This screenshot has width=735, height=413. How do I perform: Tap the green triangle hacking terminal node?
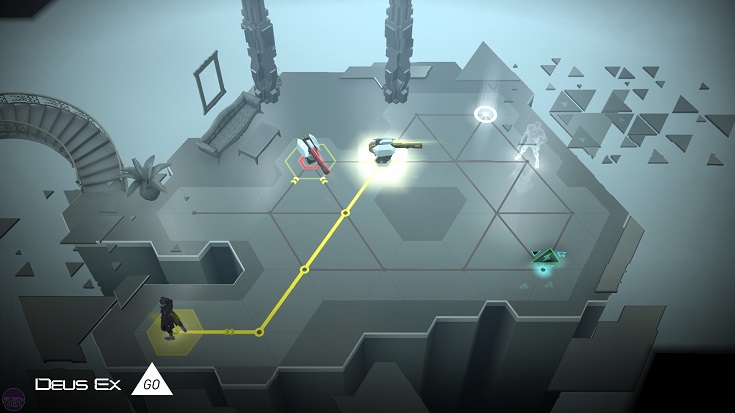(x=545, y=261)
